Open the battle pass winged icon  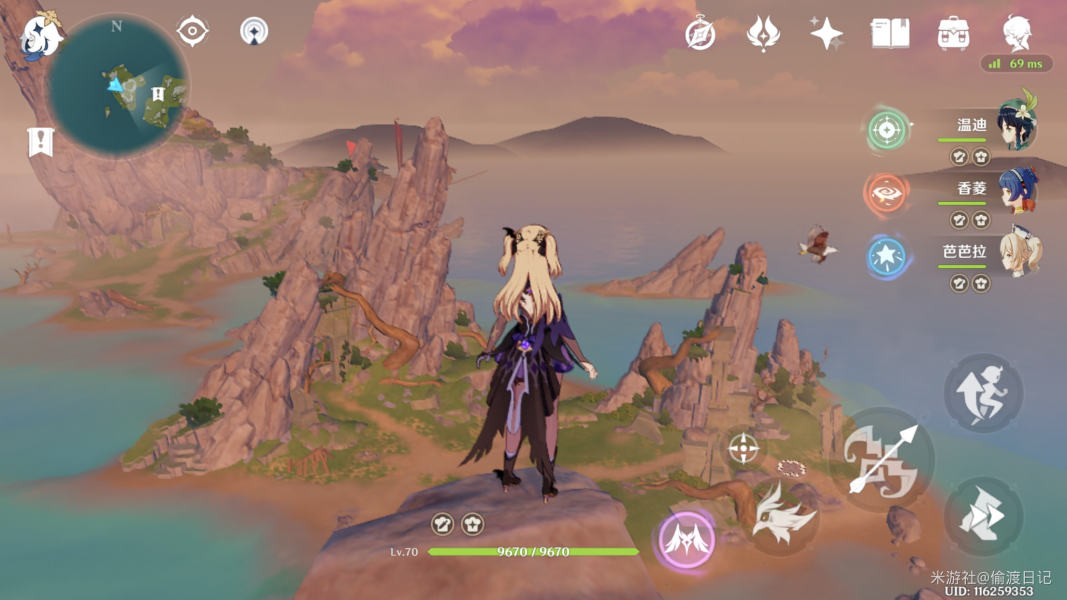pyautogui.click(x=763, y=34)
